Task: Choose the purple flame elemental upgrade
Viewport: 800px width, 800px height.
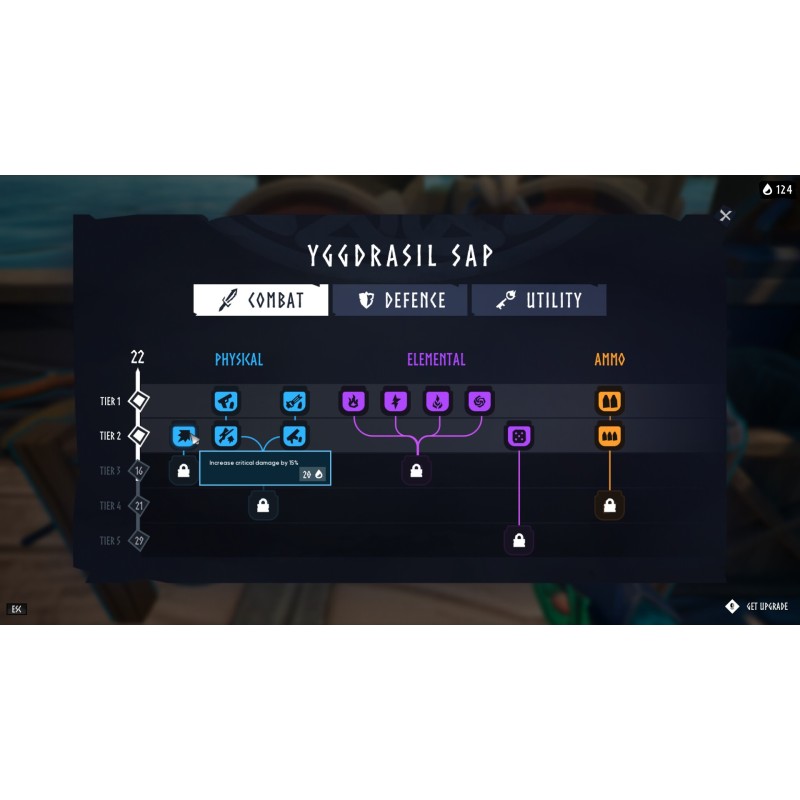Action: pos(353,402)
